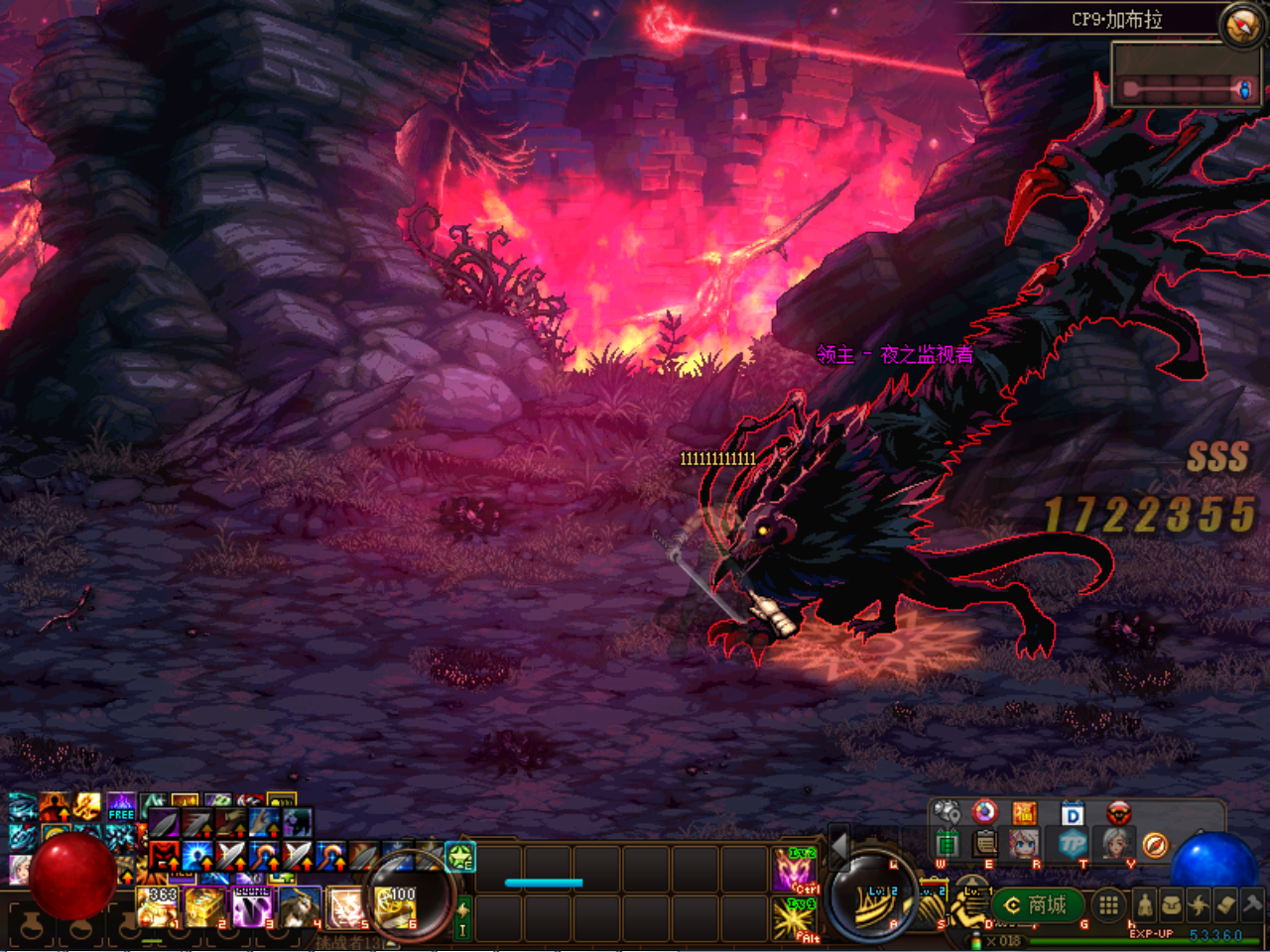Toggle the green star buff skill in slot E

point(459,857)
